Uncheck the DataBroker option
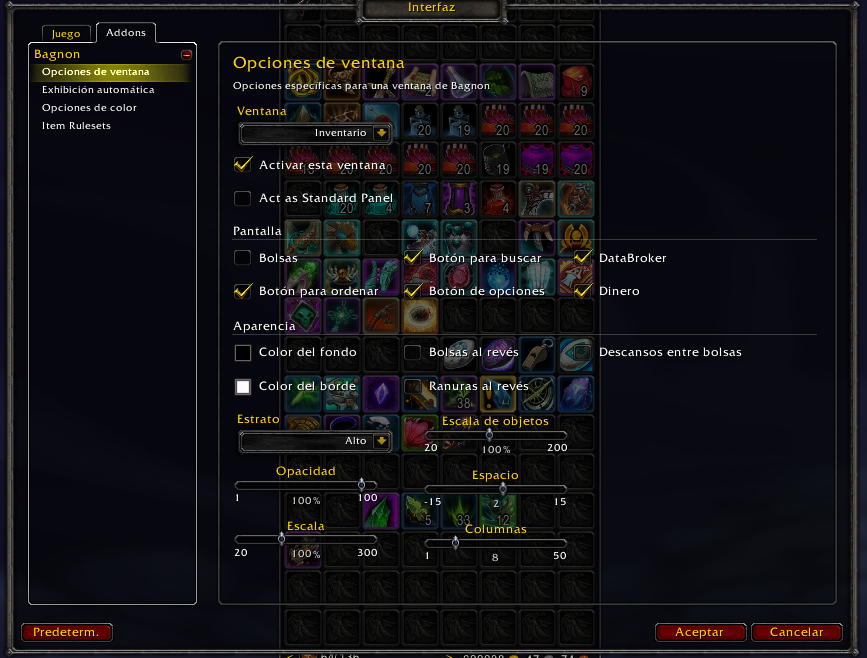The height and width of the screenshot is (658, 867). click(x=582, y=258)
